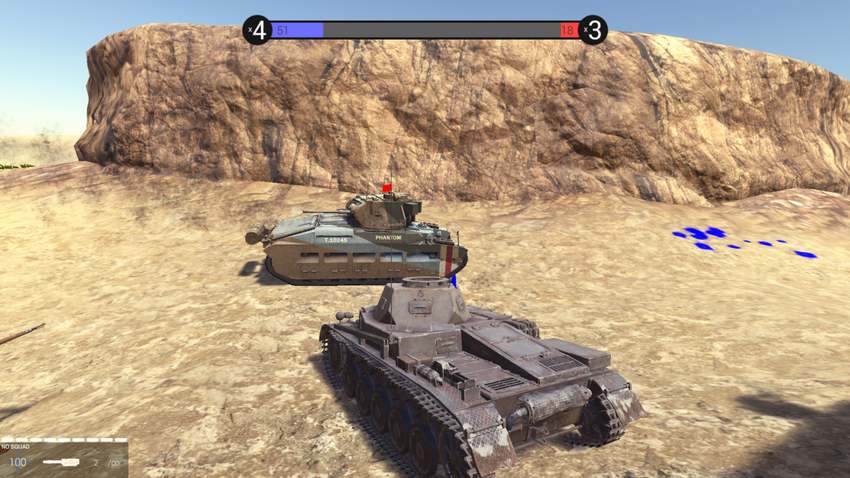Screen dimensions: 850x478
Task: Click the NO SQUAD status label
Action: pos(18,447)
